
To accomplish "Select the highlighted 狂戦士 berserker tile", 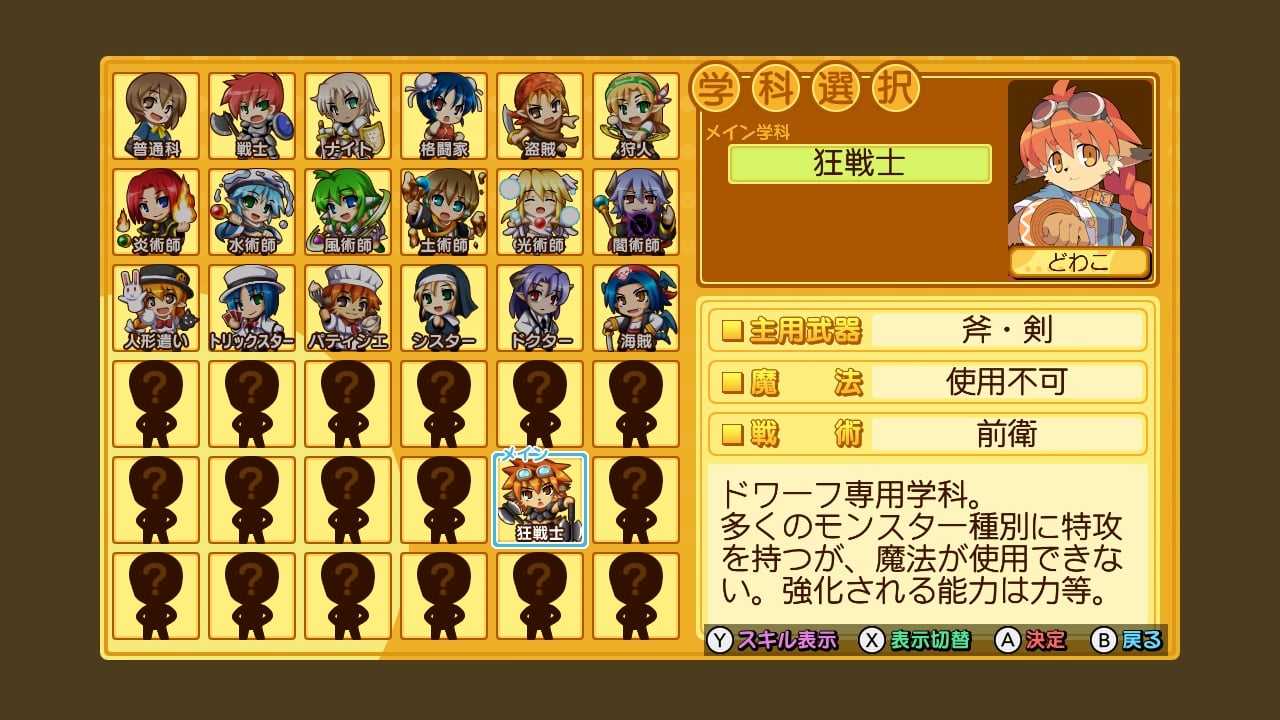I will [540, 500].
